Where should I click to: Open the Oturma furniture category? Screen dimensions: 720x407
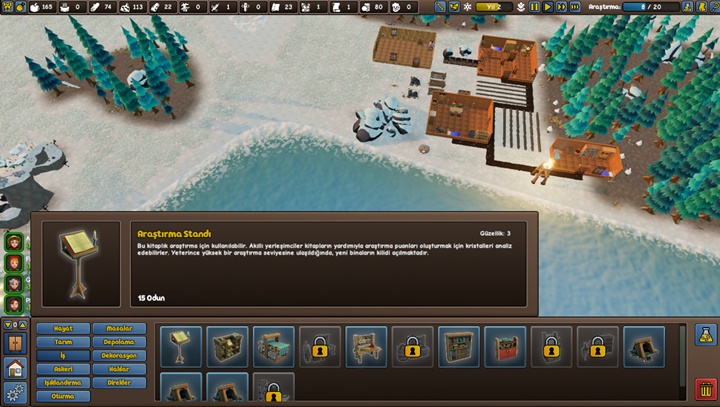click(63, 396)
